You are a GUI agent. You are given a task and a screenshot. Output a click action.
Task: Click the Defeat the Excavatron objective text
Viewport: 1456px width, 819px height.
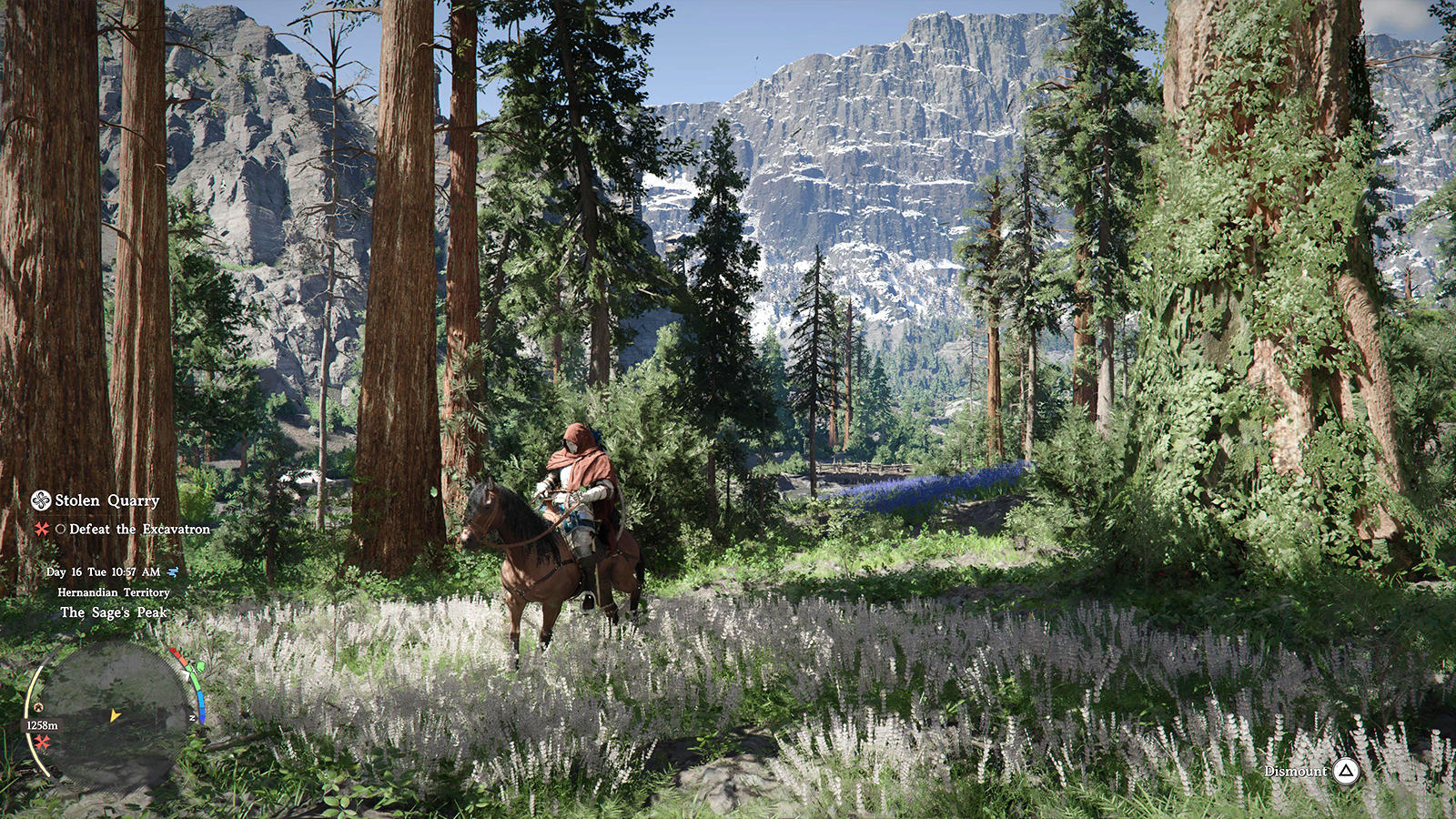click(139, 529)
